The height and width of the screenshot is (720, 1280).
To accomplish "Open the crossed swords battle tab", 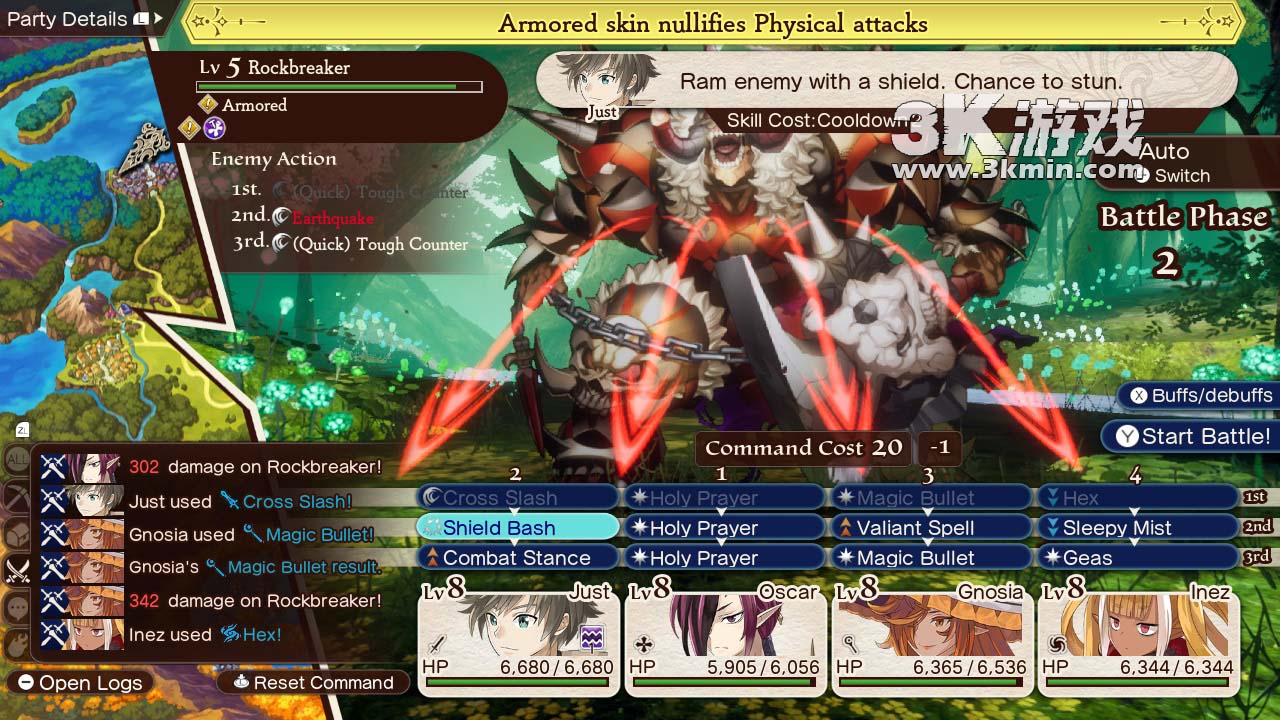I will (18, 571).
